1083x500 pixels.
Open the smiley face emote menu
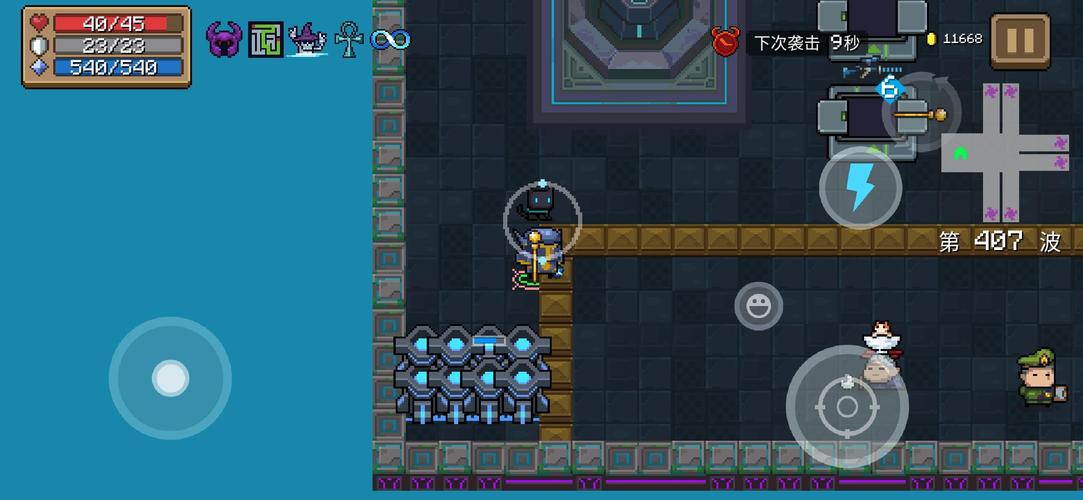(x=759, y=305)
